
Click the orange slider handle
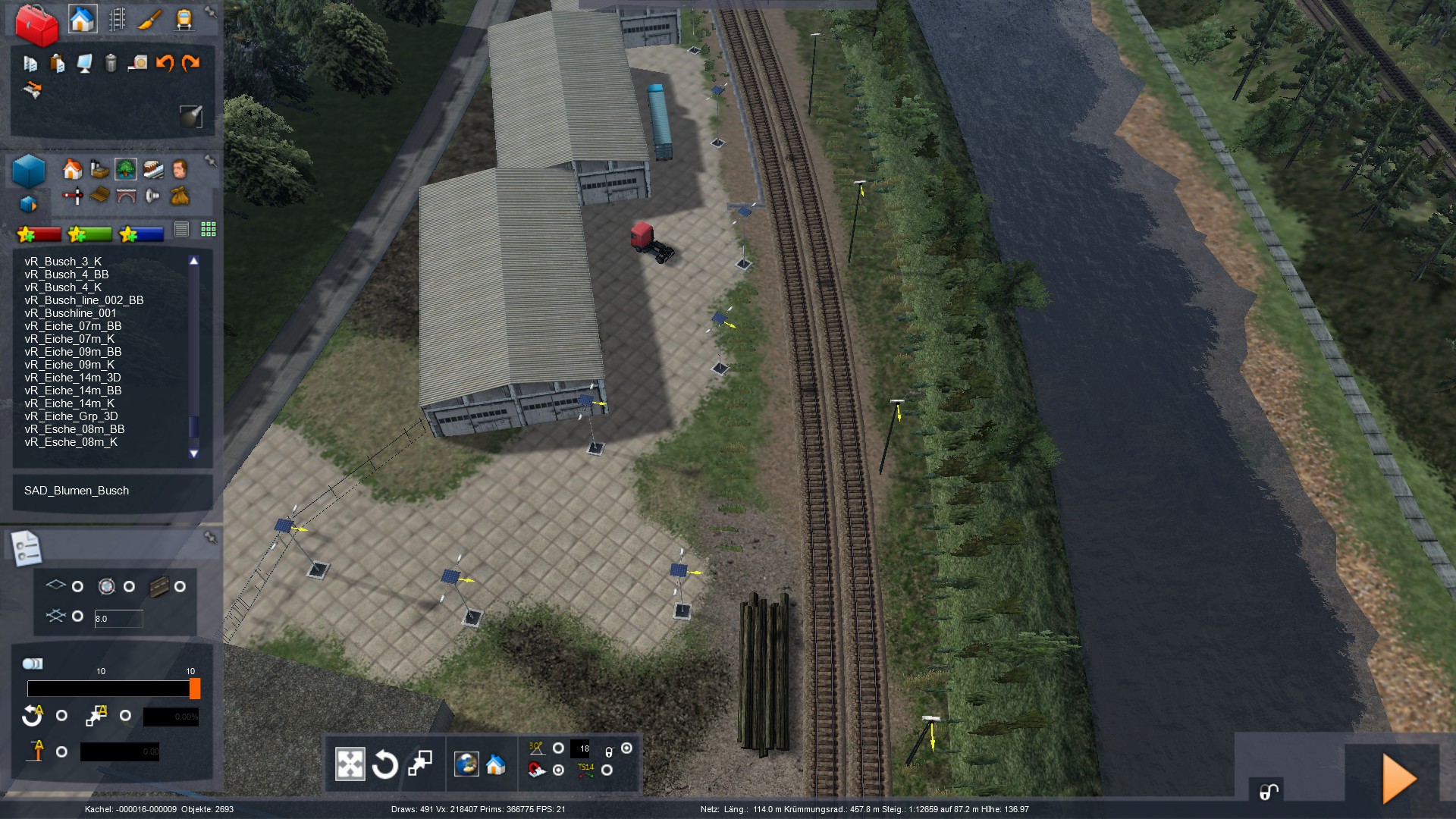click(x=195, y=689)
